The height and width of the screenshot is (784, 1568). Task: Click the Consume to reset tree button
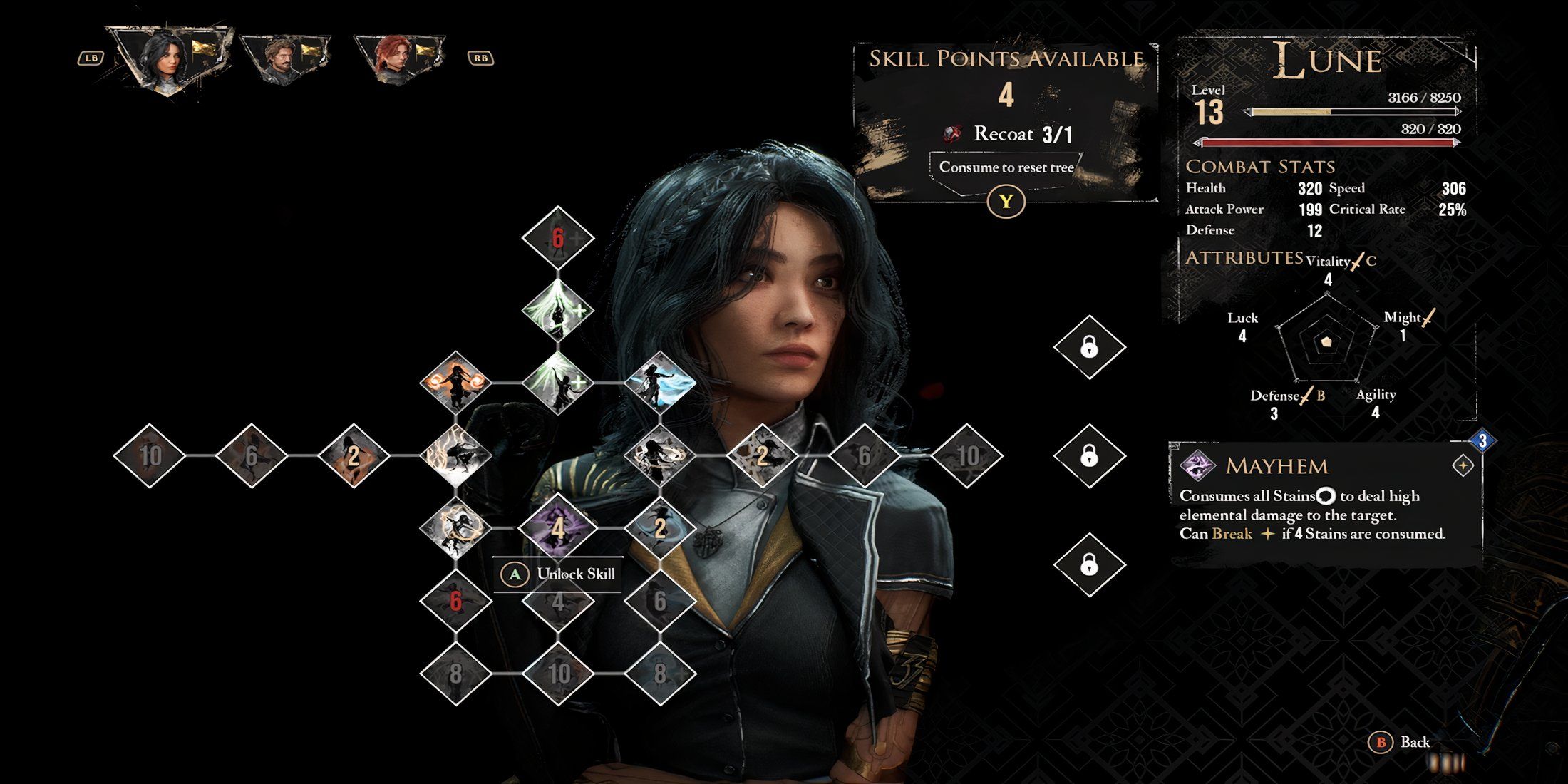(x=1006, y=168)
